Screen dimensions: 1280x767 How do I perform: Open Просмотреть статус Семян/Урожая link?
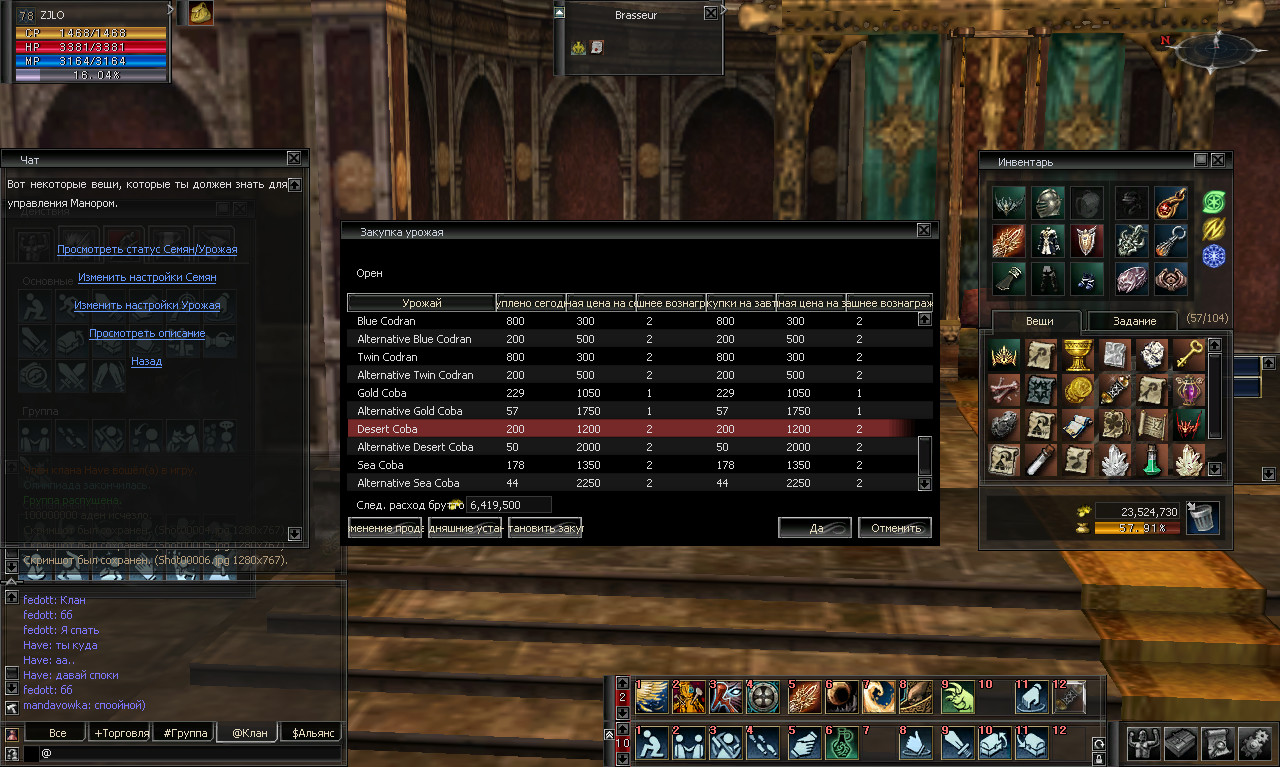tap(147, 249)
